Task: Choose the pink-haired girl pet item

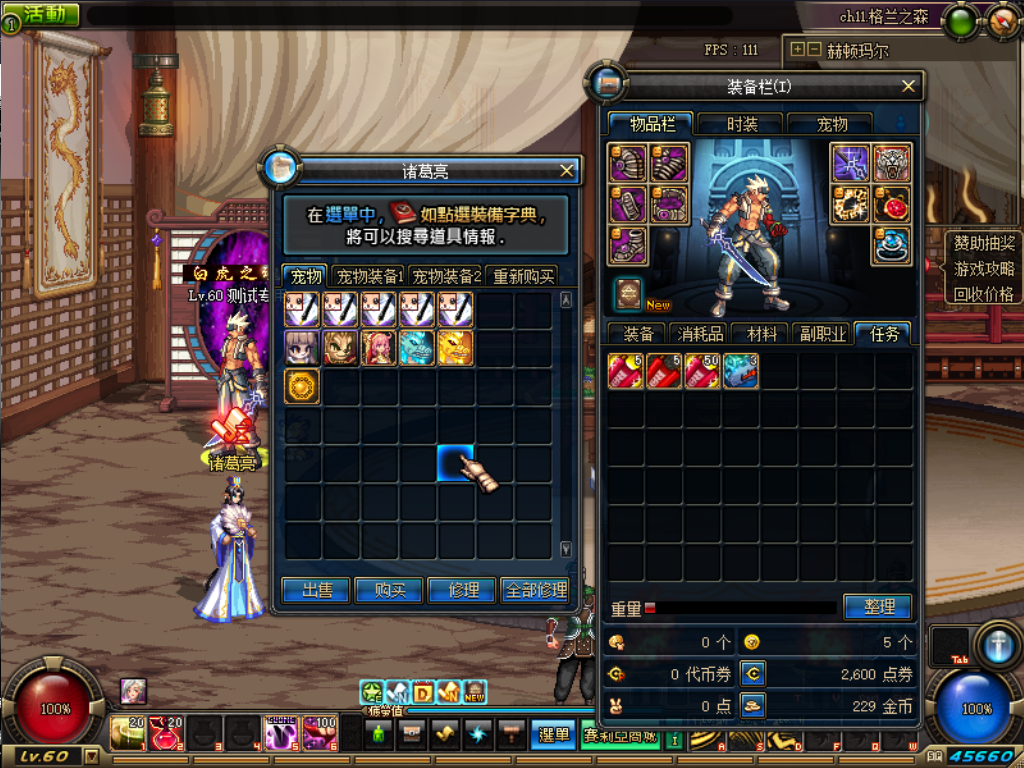Action: pyautogui.click(x=379, y=347)
